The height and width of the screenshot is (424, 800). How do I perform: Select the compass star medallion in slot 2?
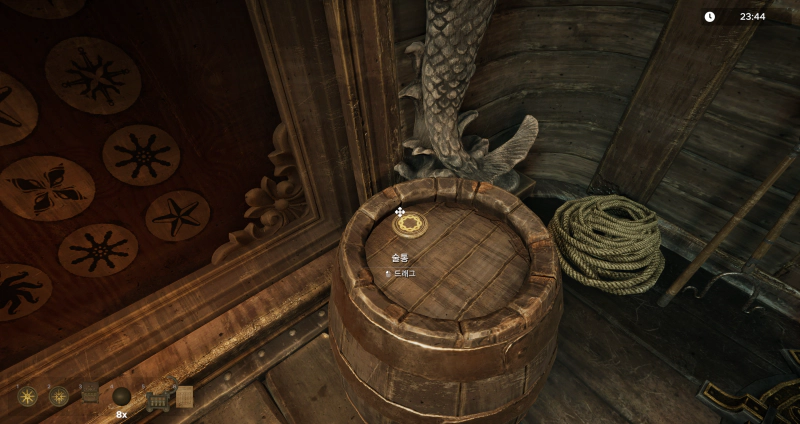pyautogui.click(x=59, y=396)
